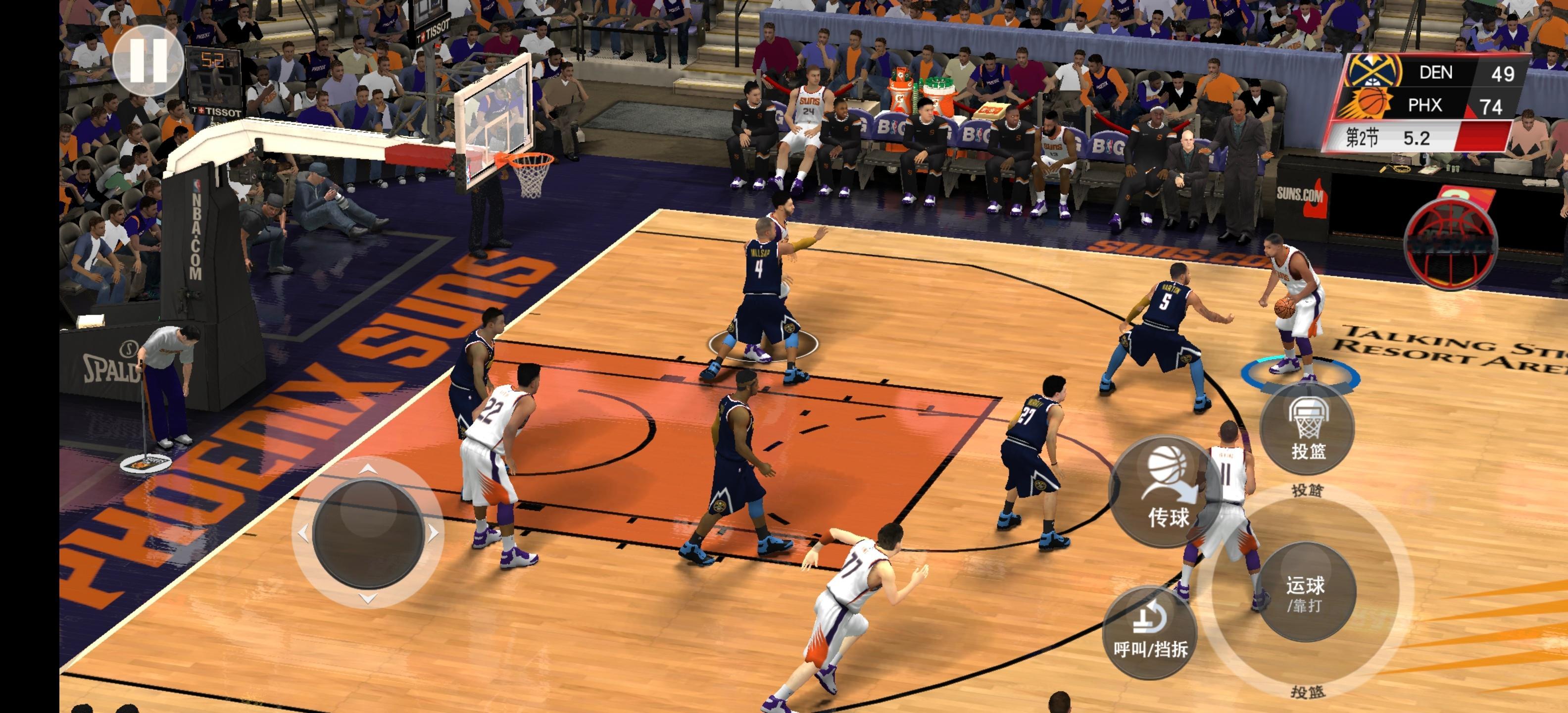Pause the game with the pause button
Image resolution: width=1568 pixels, height=713 pixels.
click(x=148, y=60)
